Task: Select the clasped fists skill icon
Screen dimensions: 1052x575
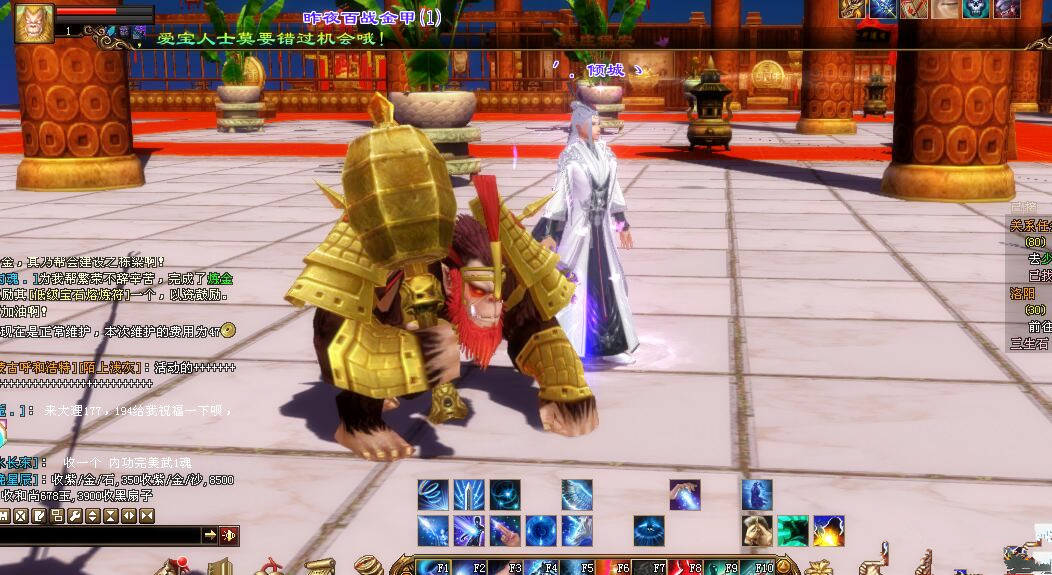Action: click(x=757, y=530)
